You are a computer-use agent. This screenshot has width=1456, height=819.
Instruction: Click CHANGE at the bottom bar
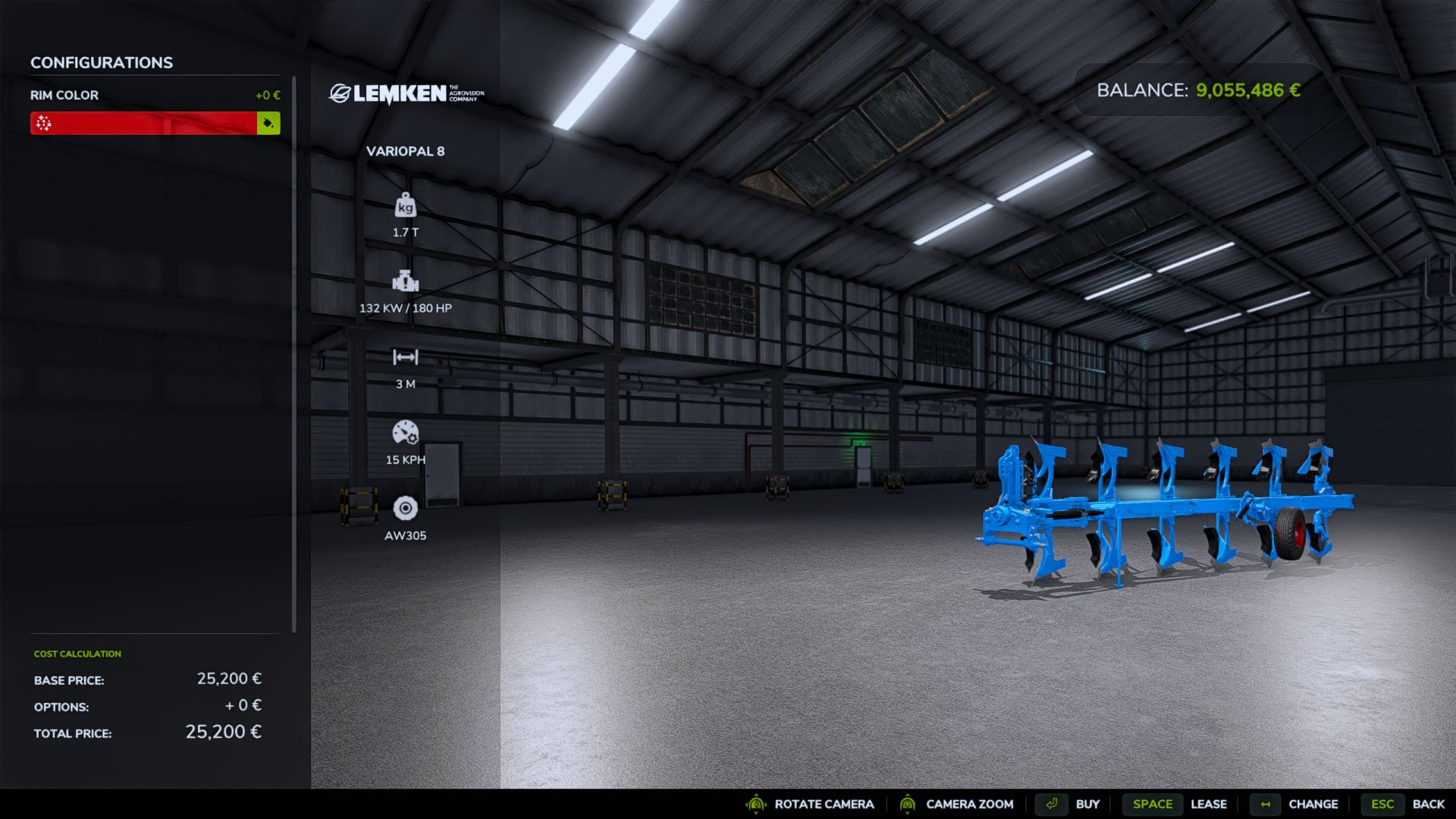[1313, 804]
